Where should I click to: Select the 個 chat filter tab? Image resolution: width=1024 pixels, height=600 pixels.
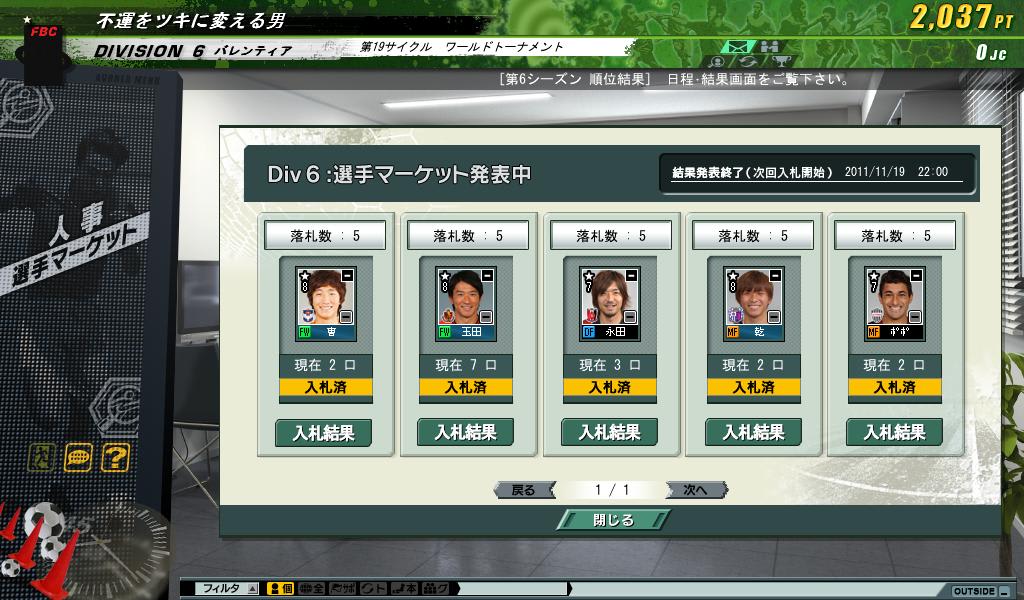280,589
